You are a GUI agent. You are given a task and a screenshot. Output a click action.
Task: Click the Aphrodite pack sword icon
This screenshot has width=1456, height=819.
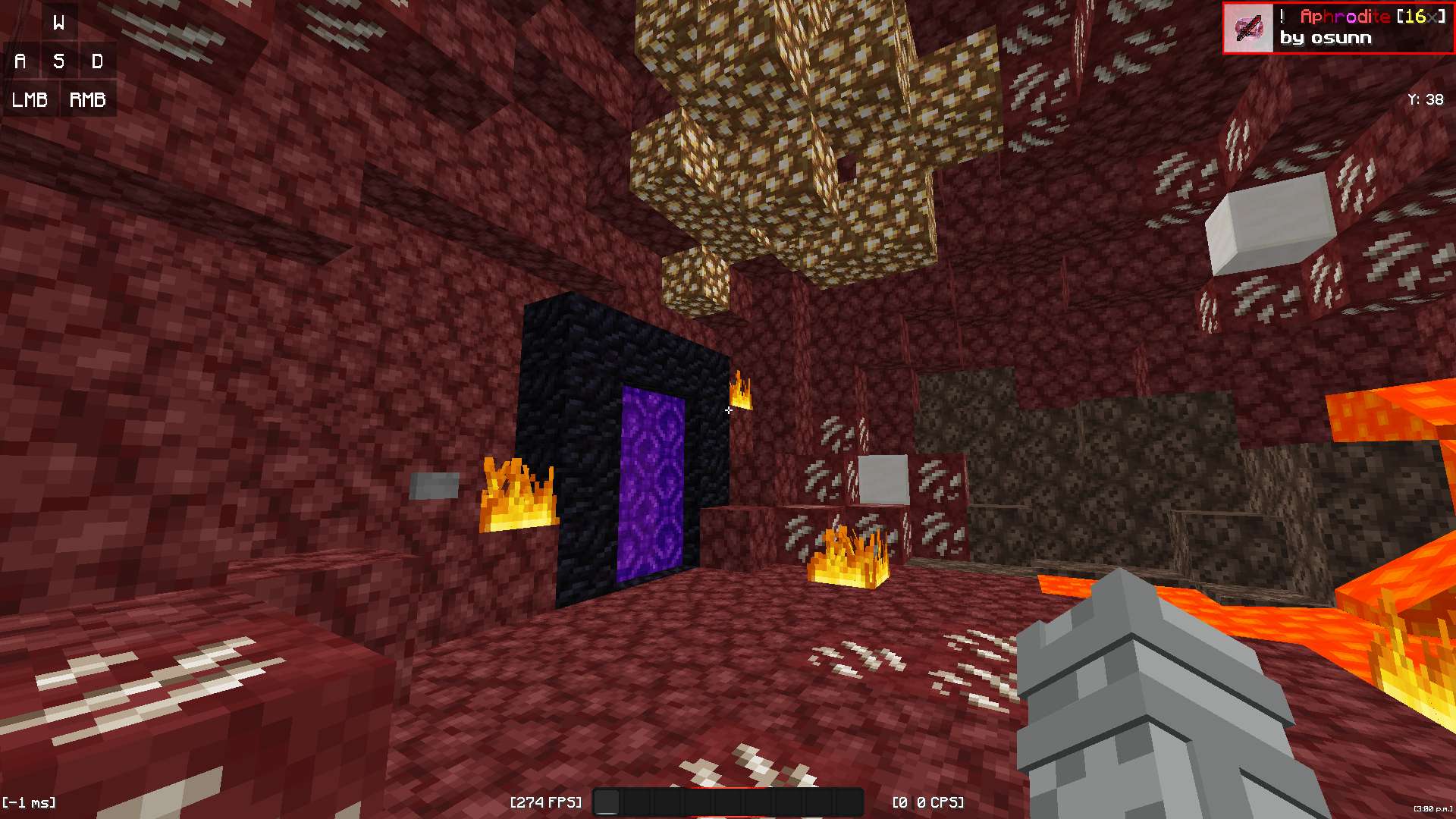[x=1248, y=28]
